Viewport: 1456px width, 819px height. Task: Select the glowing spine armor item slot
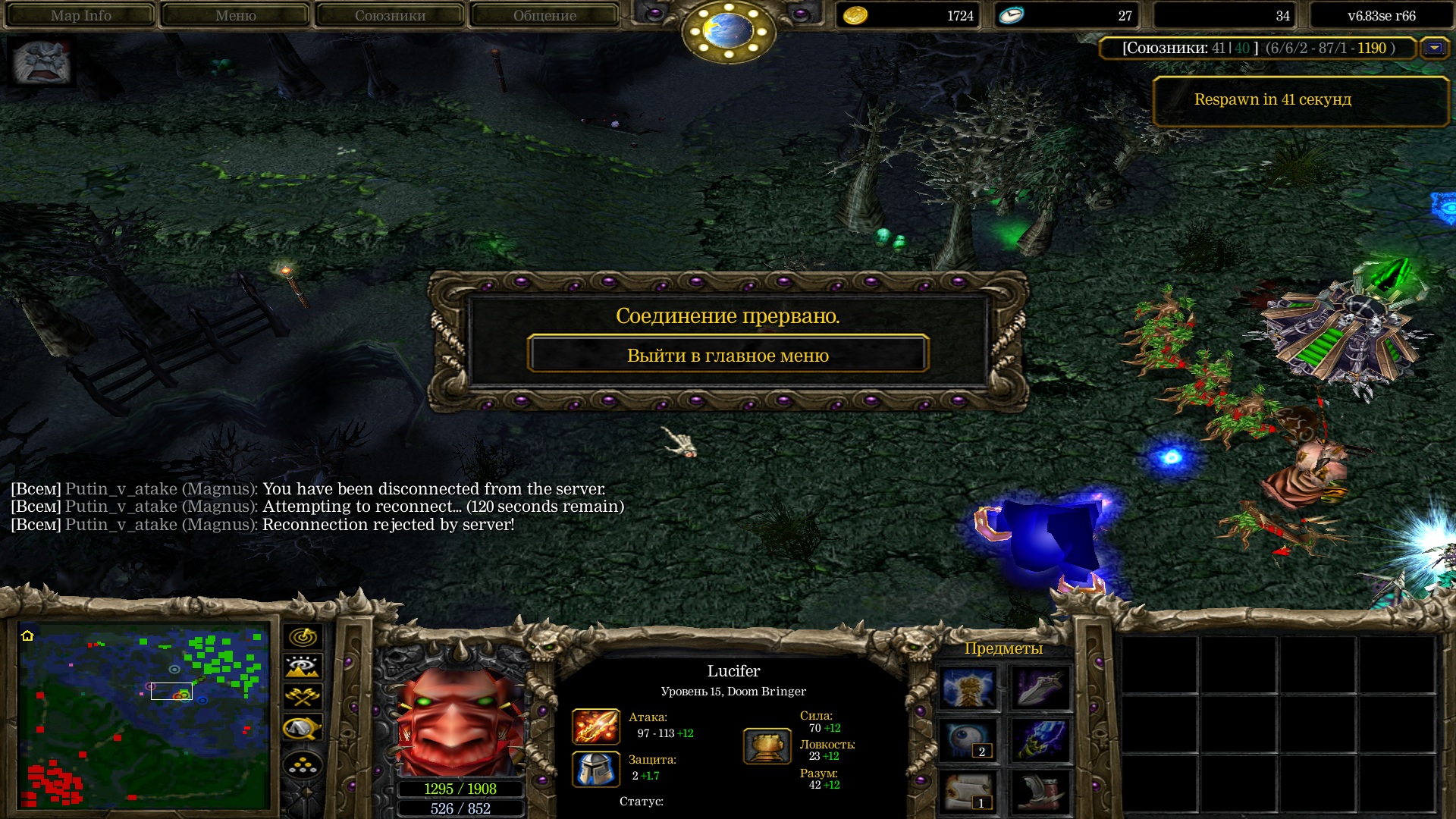(x=968, y=688)
